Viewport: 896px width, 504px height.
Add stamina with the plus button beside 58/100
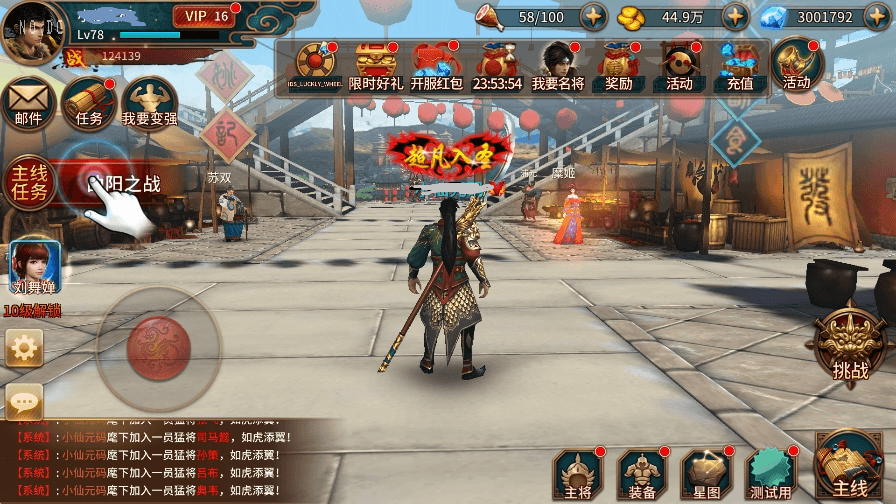(x=593, y=17)
